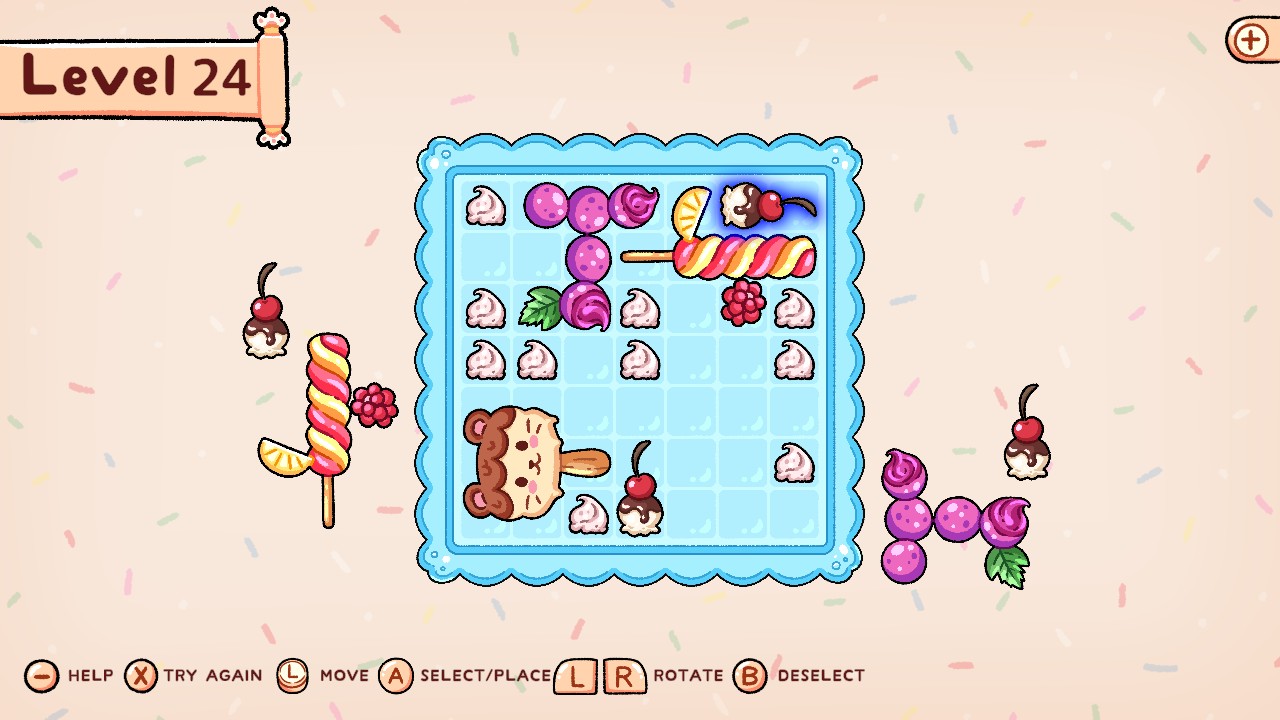Select the minus Help icon

(x=40, y=676)
